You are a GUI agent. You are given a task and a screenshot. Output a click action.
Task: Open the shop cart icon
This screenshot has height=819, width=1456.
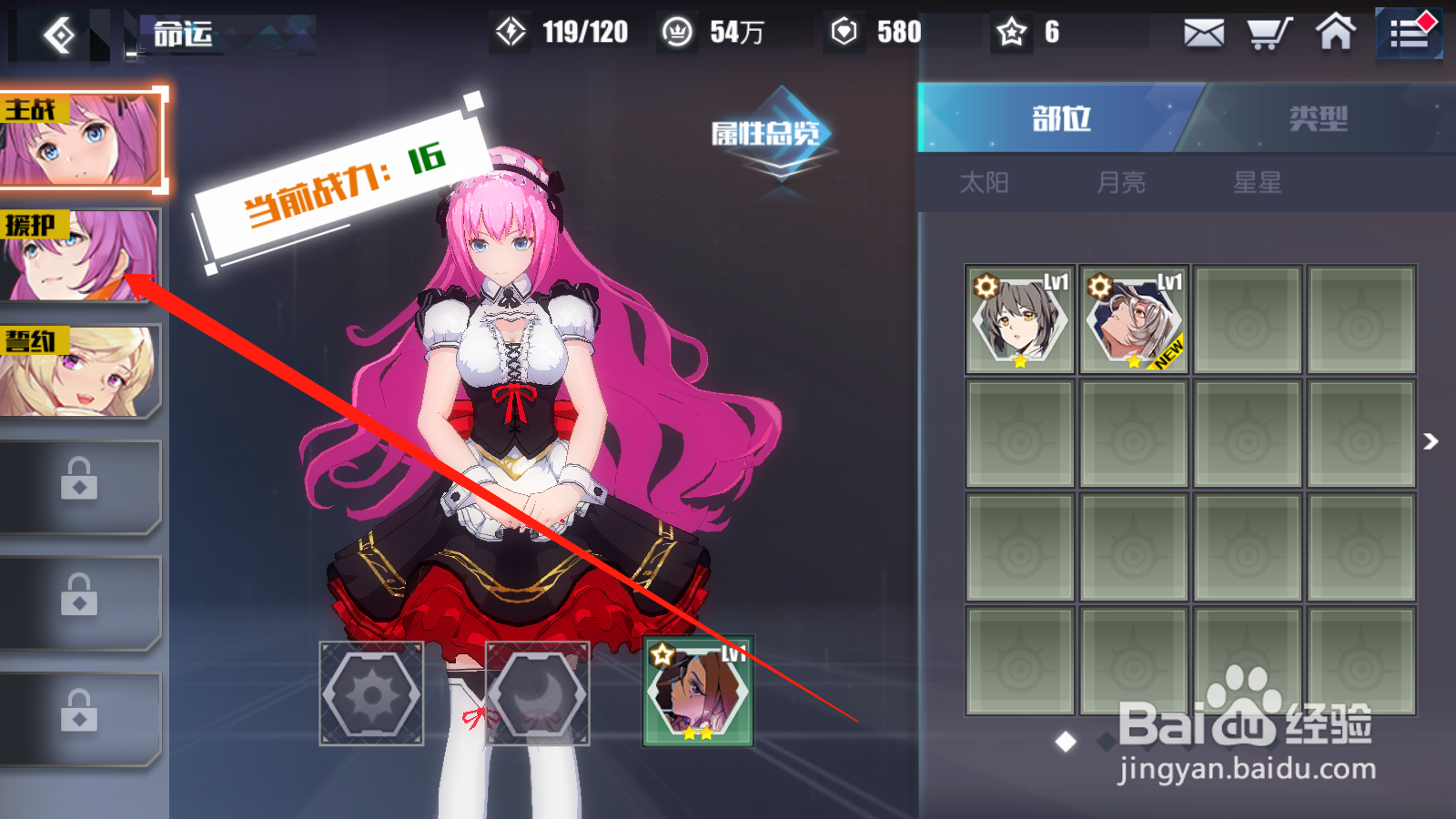coord(1269,33)
